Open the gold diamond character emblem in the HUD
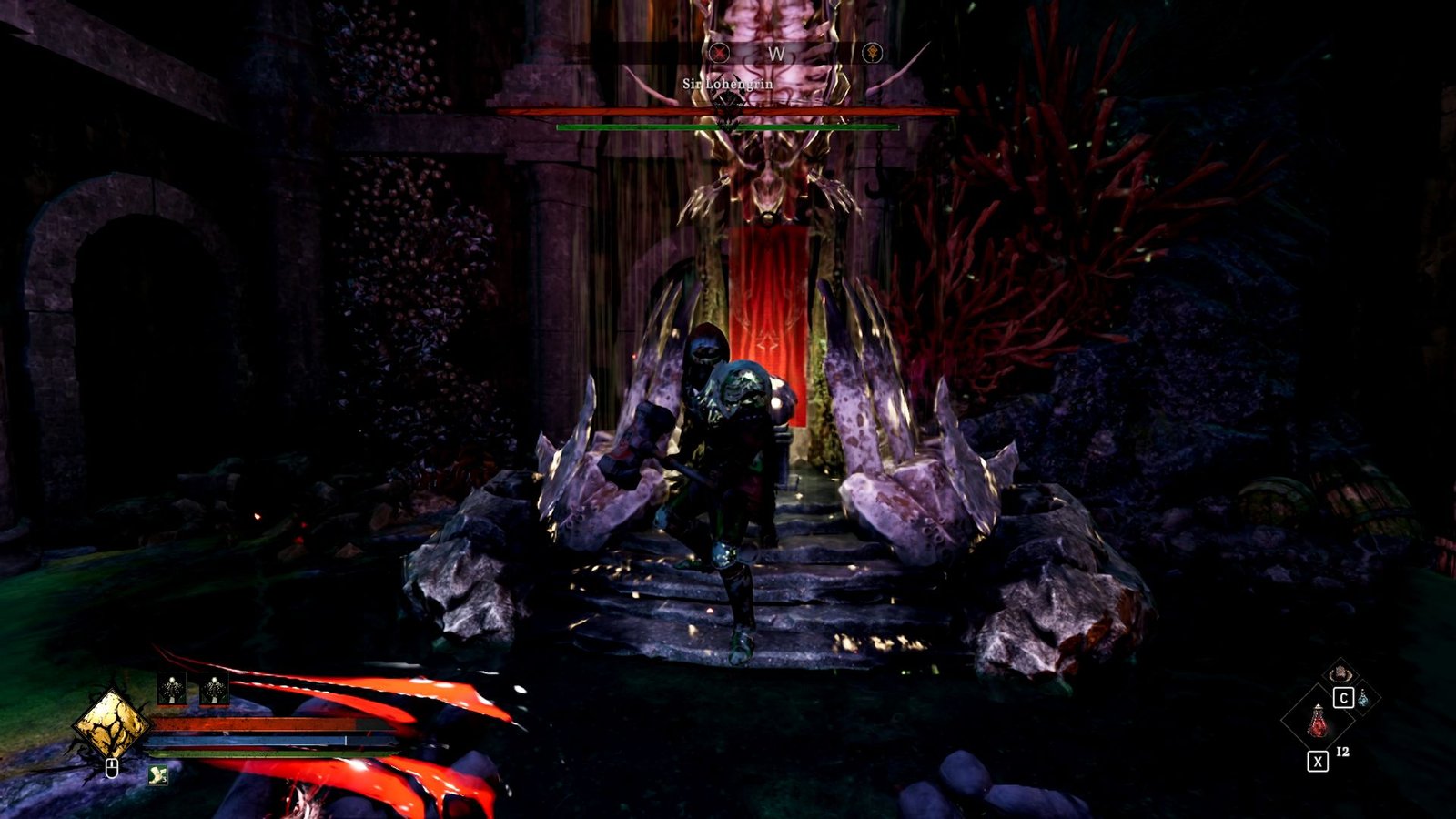 [112, 725]
